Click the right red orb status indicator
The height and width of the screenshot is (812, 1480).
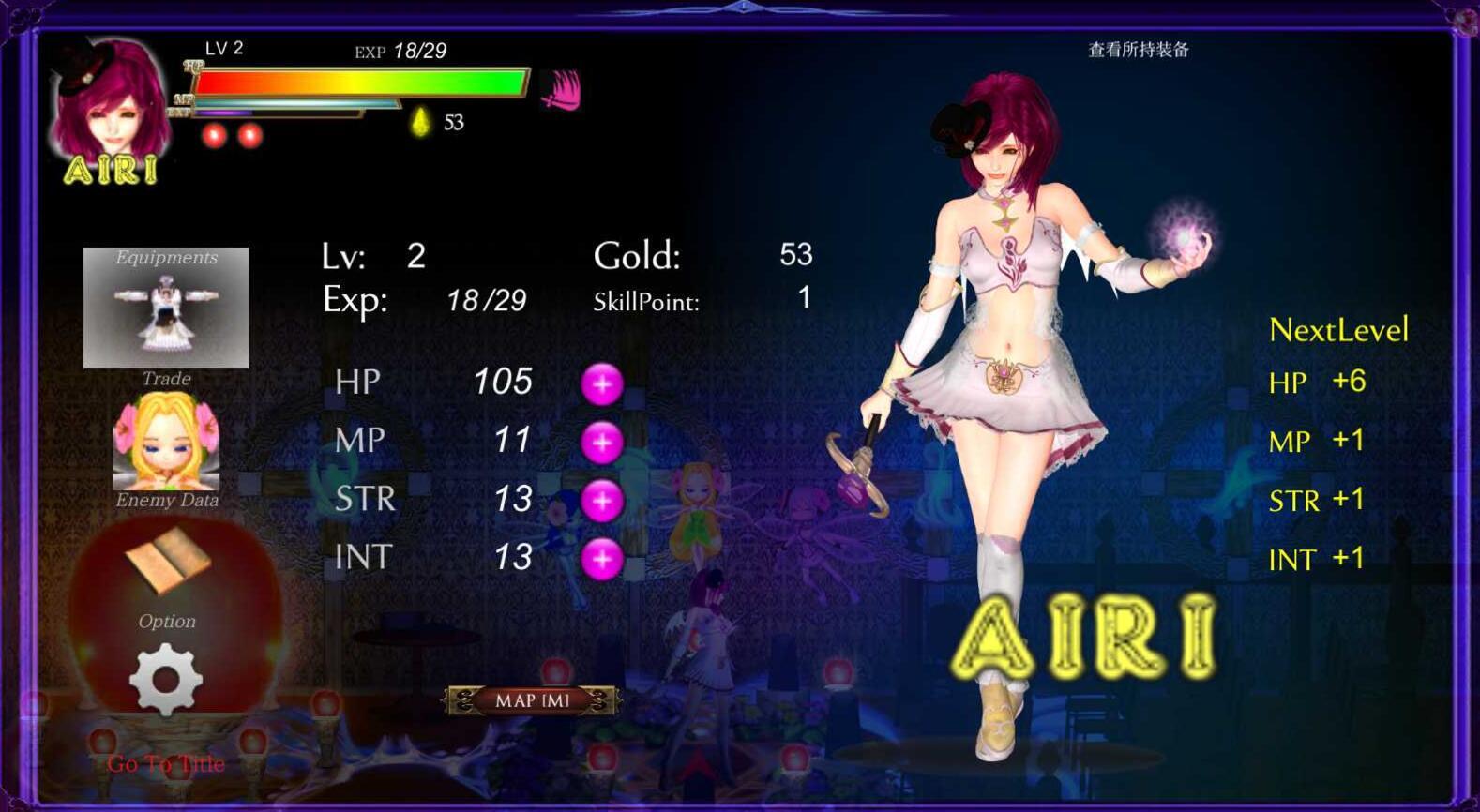pos(249,133)
